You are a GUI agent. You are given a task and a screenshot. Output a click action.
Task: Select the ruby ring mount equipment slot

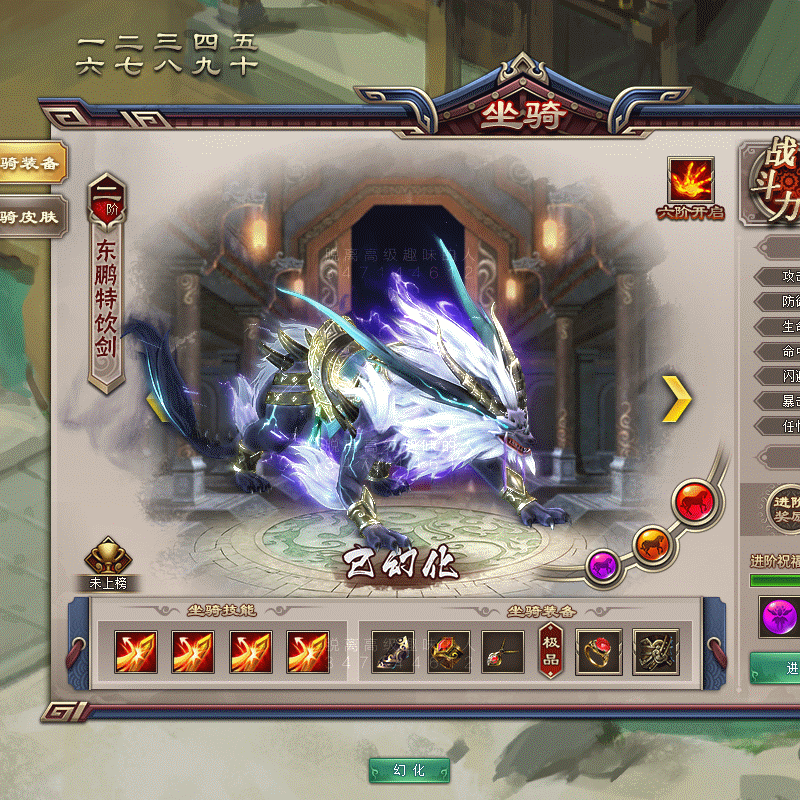click(598, 651)
